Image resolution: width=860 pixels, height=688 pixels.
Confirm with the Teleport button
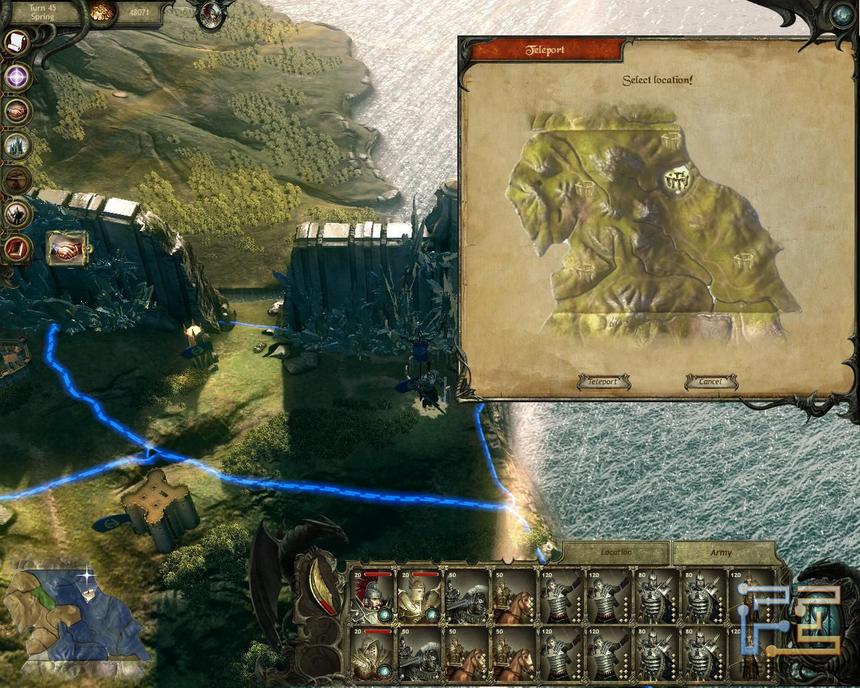(603, 382)
